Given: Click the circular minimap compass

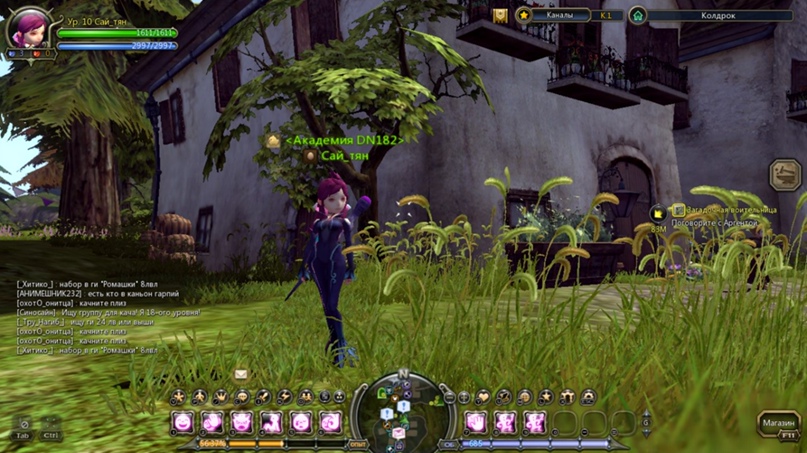Looking at the screenshot, I should [403, 411].
